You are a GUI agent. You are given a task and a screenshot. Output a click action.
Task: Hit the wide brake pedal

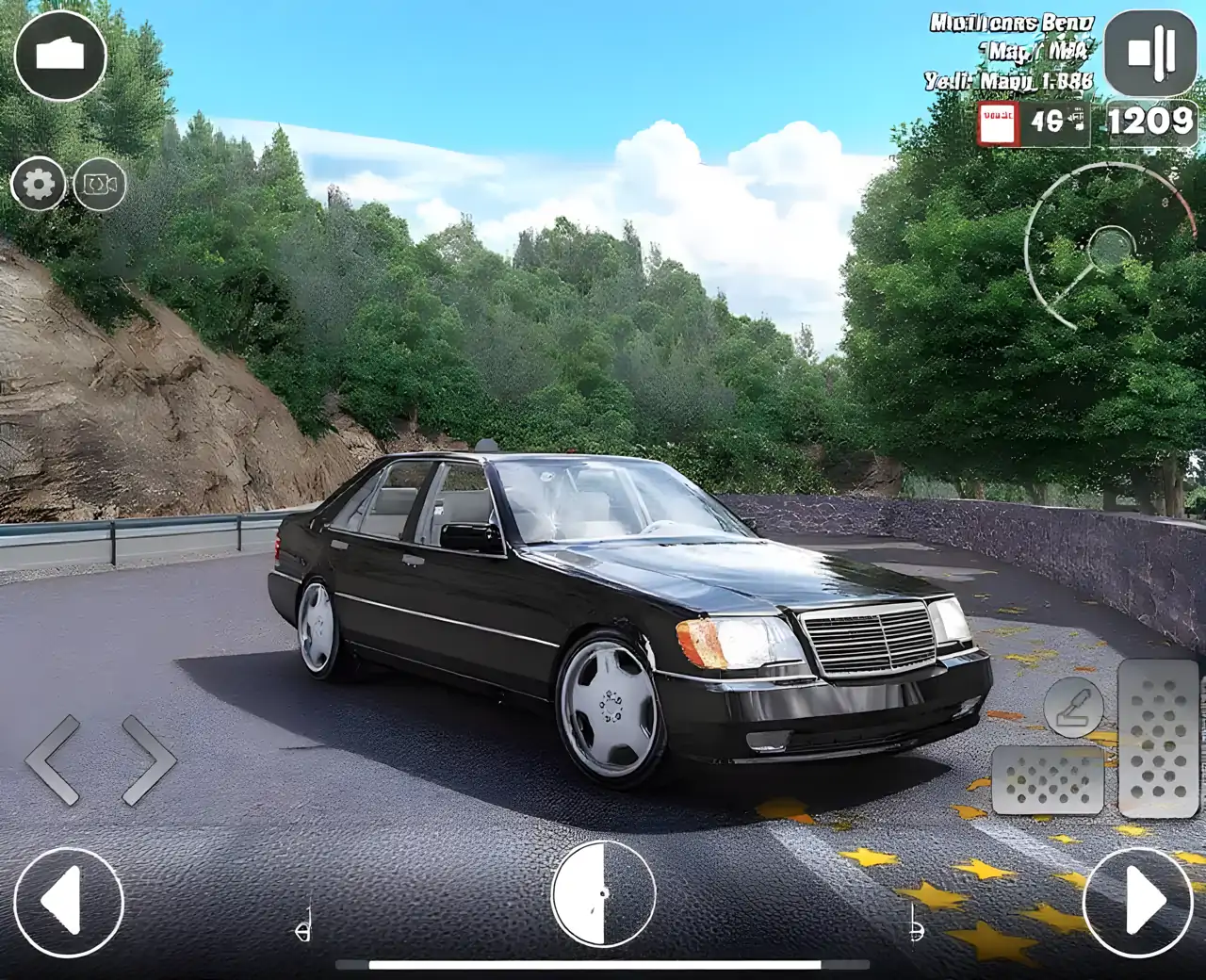pos(1048,780)
